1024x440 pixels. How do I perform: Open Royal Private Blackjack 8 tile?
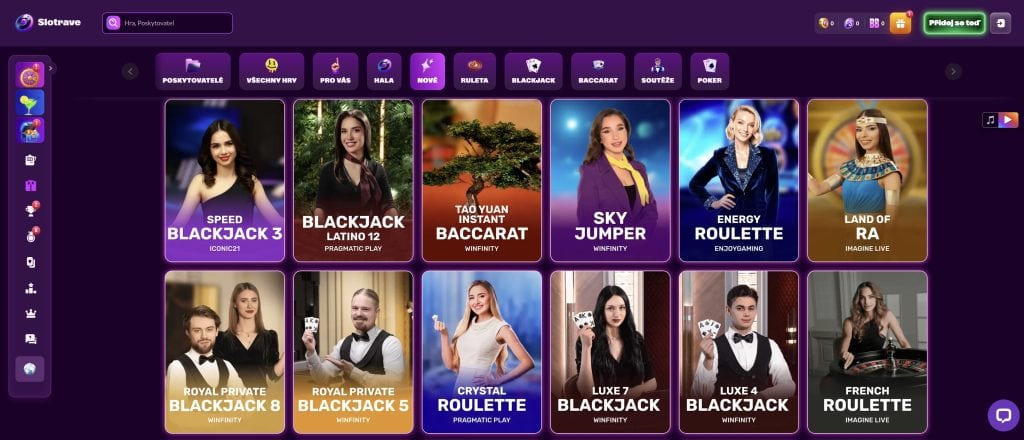click(225, 352)
